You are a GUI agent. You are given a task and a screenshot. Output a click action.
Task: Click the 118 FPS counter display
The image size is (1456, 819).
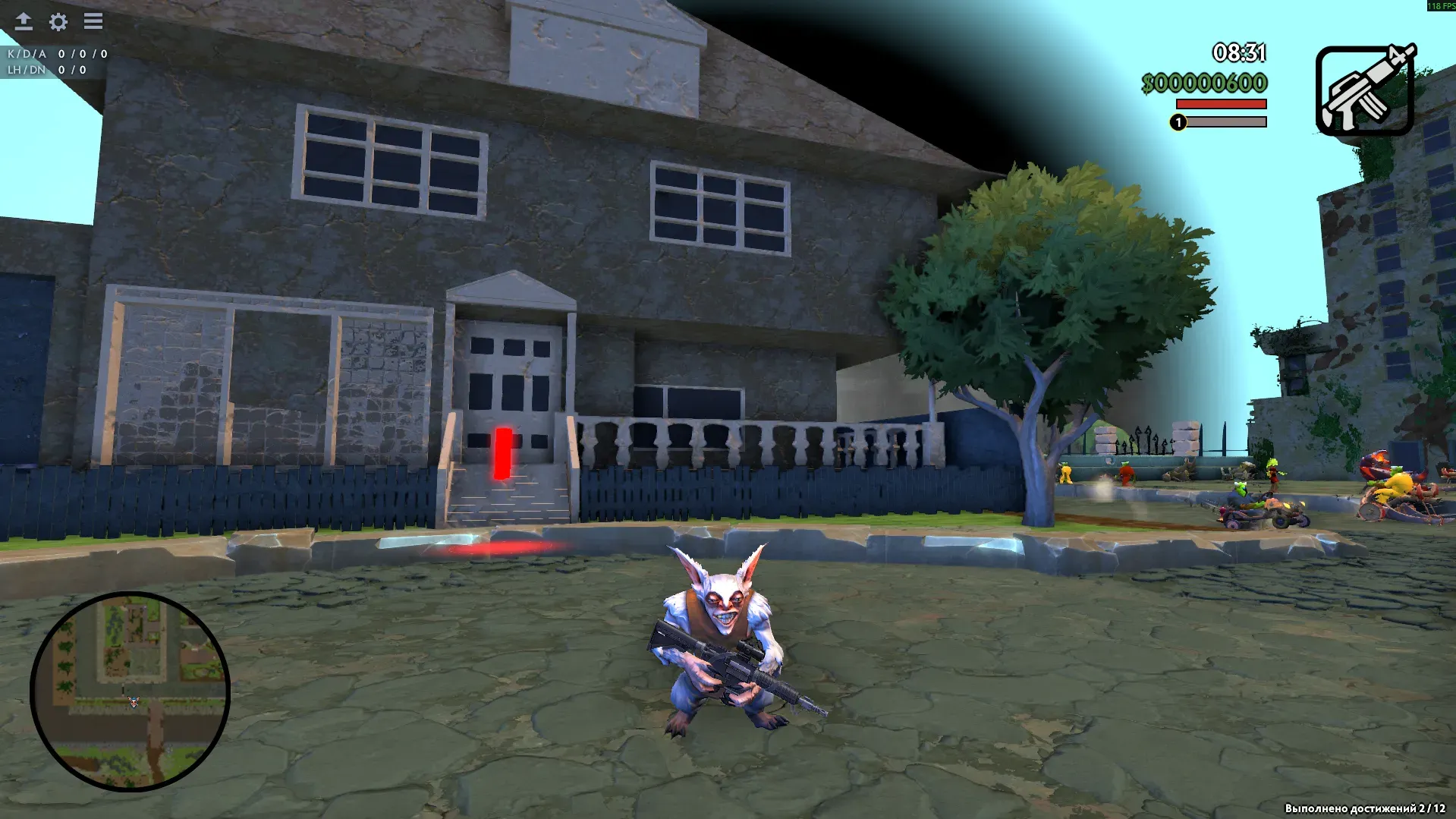(x=1439, y=5)
